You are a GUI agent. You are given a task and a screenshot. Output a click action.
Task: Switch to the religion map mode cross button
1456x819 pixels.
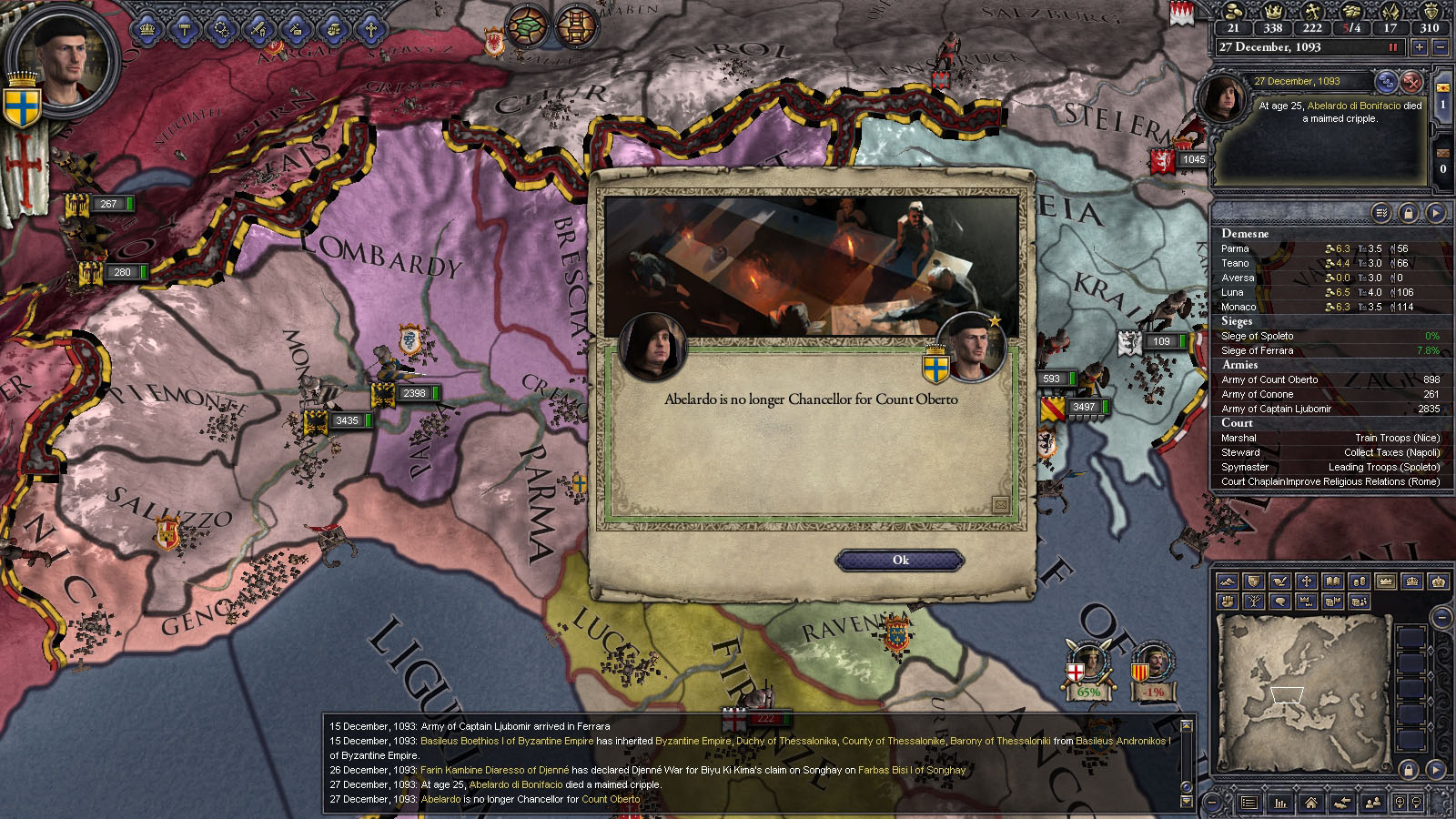point(1306,581)
